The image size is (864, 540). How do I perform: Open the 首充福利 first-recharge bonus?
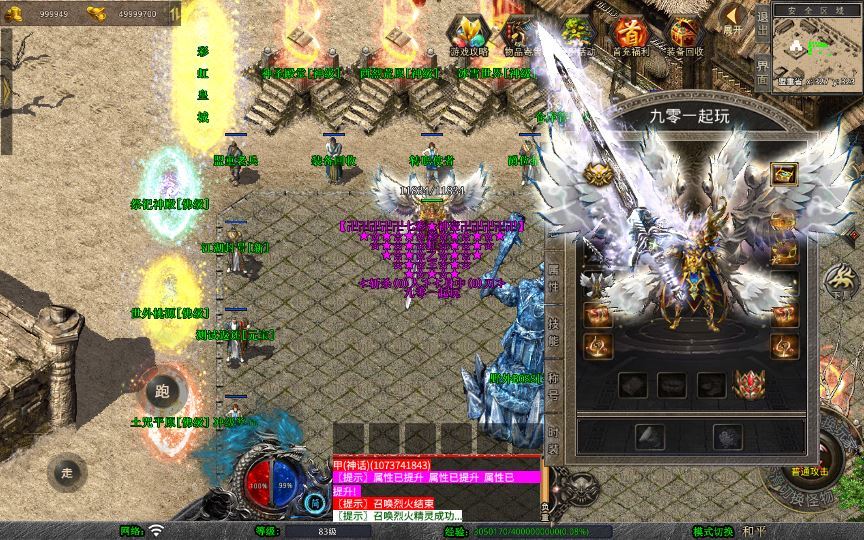click(x=630, y=36)
